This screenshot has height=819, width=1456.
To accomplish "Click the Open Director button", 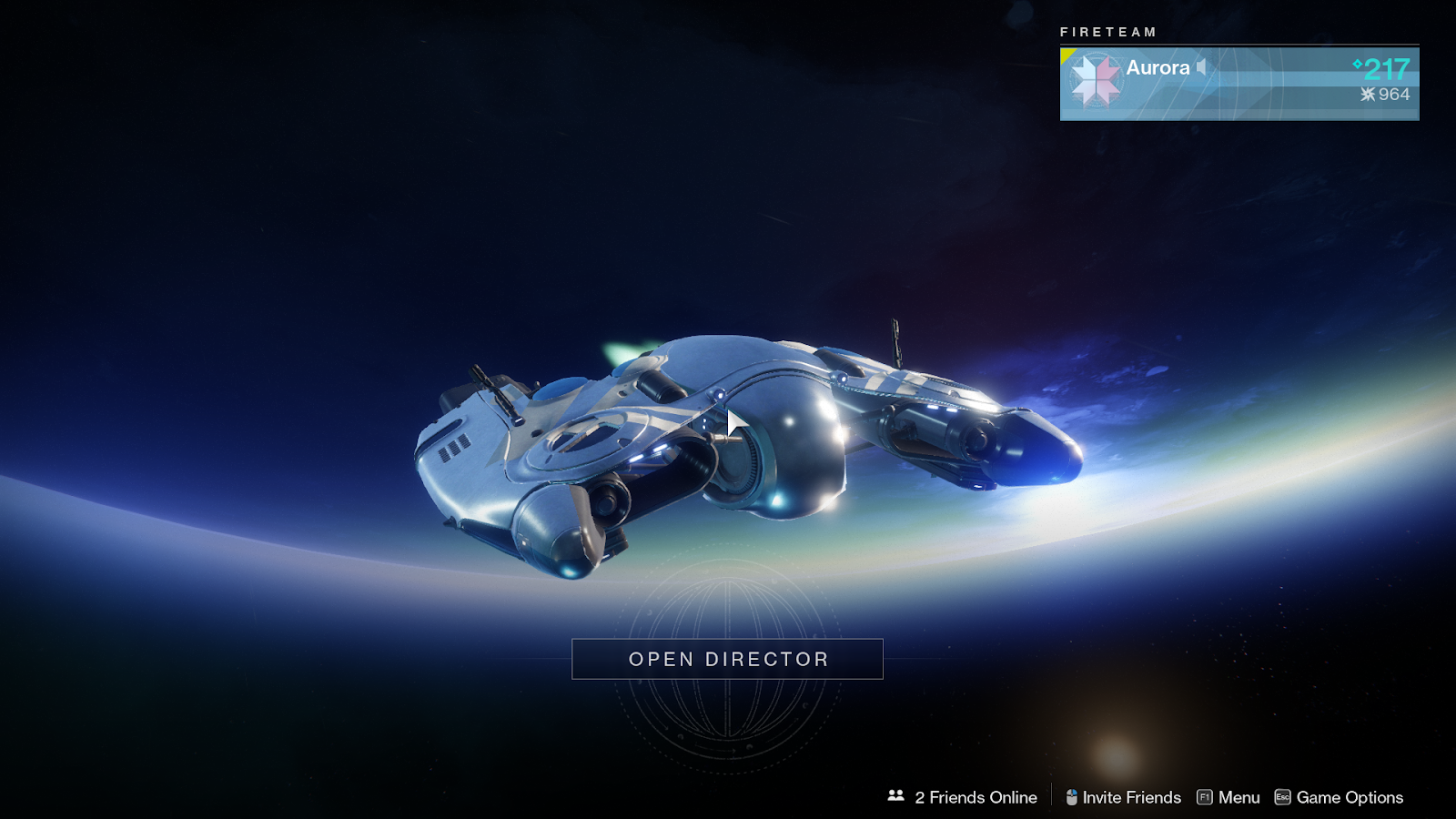I will (x=727, y=659).
